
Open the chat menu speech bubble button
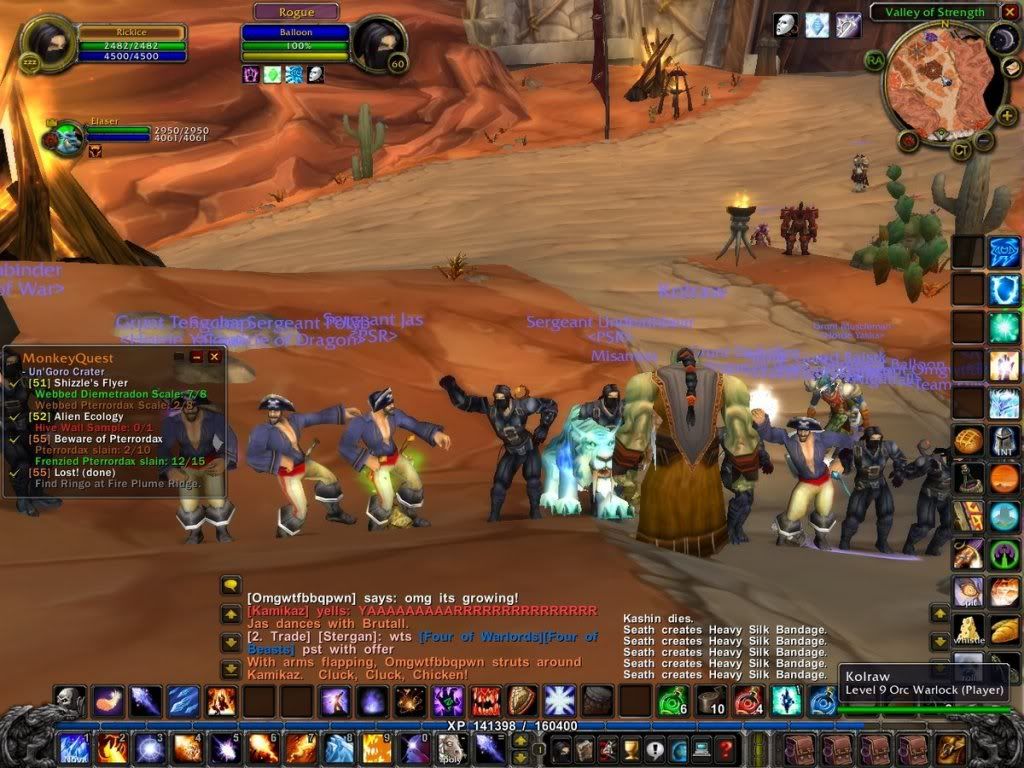coord(231,586)
